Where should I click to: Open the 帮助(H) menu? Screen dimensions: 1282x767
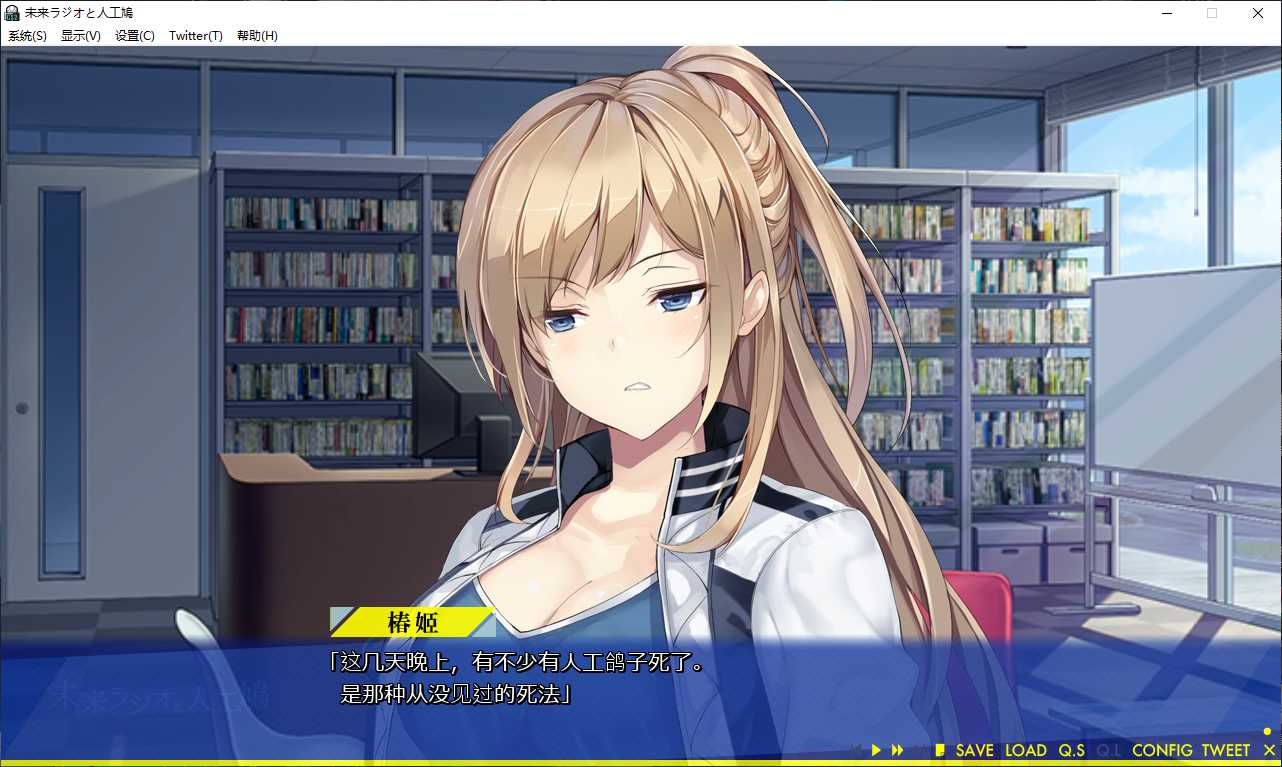[257, 36]
